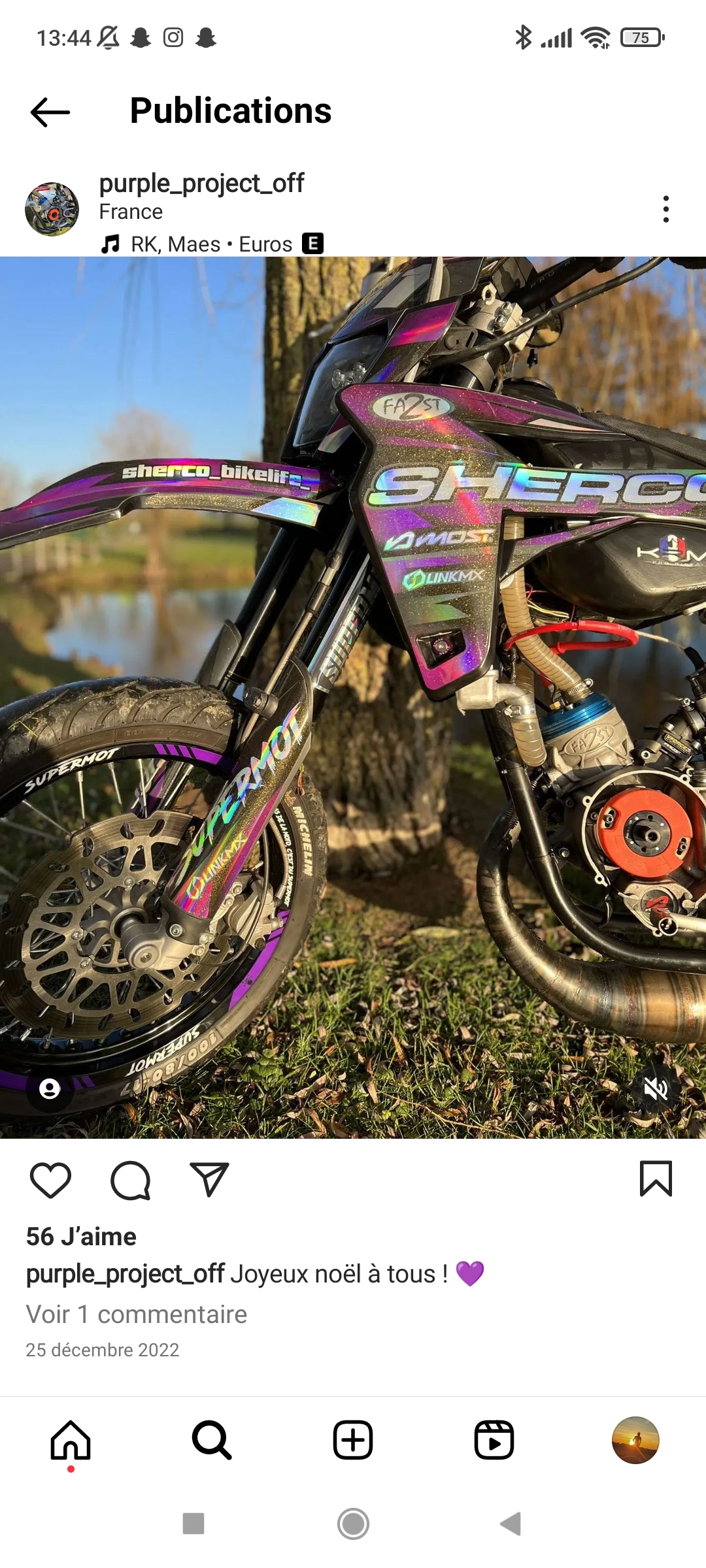Open the three-dot post options menu
This screenshot has width=706, height=1568.
tap(665, 209)
